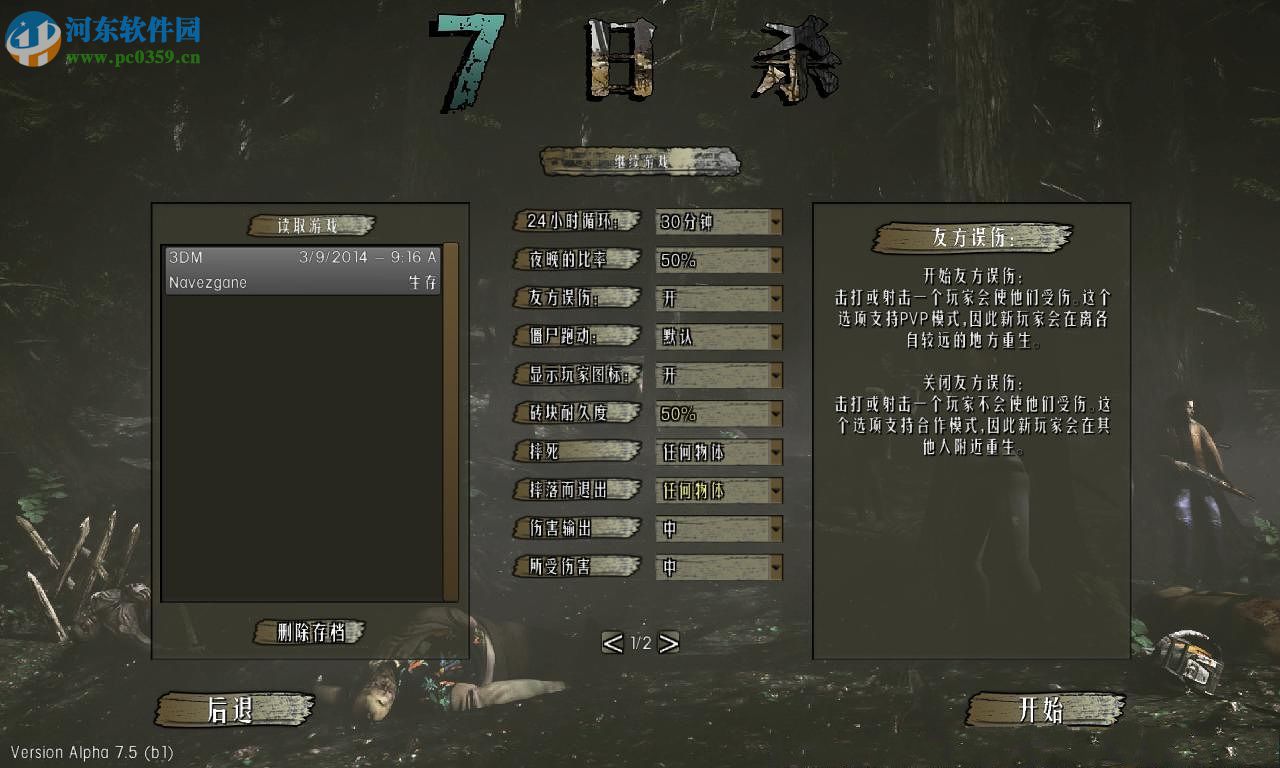Screen dimensions: 1280x768
Task: Click the save list scrollbar
Action: (x=450, y=420)
